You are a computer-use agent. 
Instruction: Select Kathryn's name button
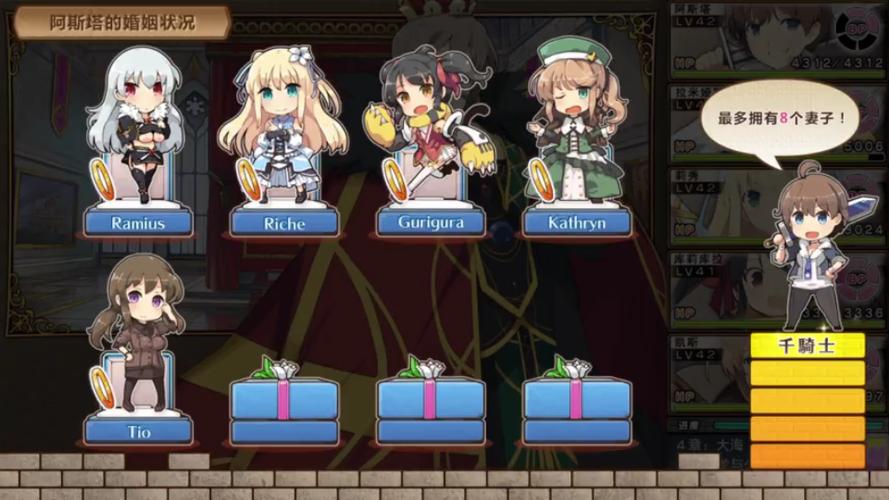point(577,221)
